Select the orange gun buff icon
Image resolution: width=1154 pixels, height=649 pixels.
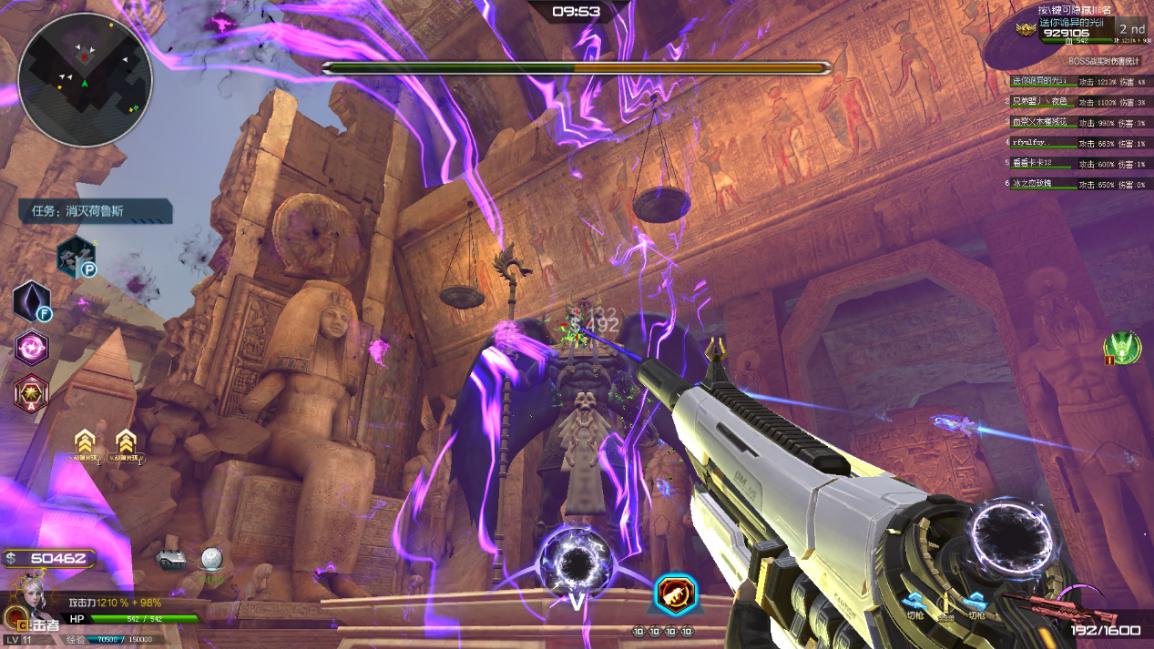tap(675, 594)
